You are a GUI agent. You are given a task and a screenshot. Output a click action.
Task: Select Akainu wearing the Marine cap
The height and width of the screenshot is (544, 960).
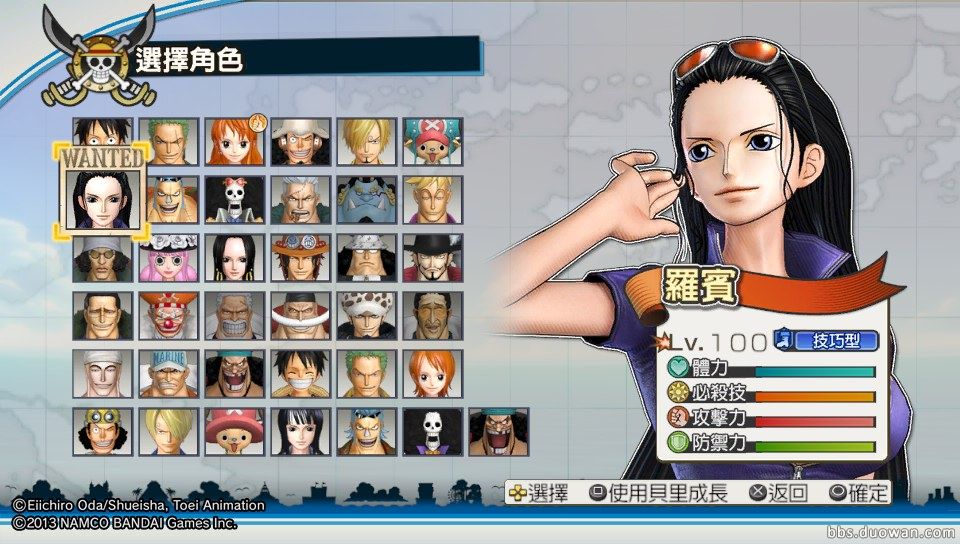(x=166, y=374)
